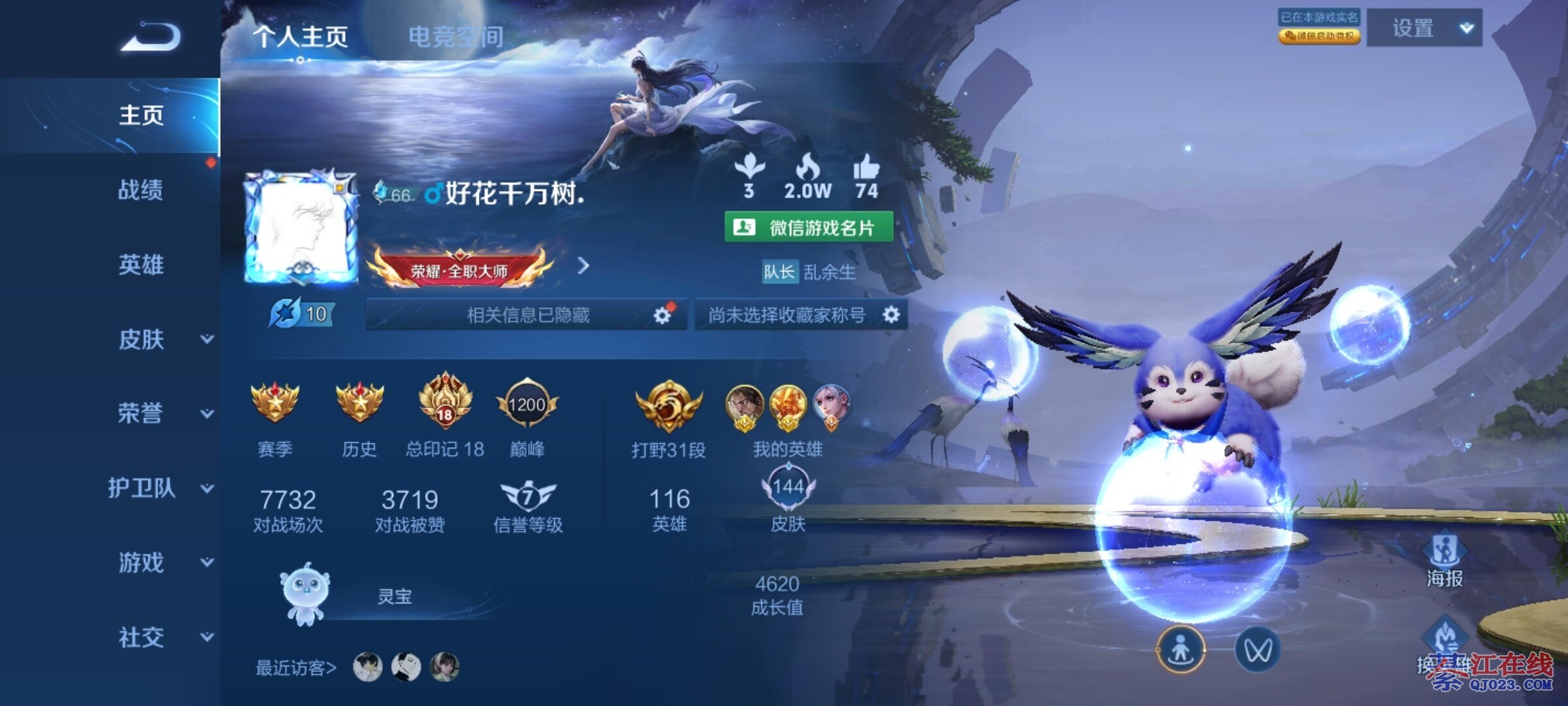Configure the 收藏家称号 gear setting
Screen dimensions: 1568x706
click(891, 315)
